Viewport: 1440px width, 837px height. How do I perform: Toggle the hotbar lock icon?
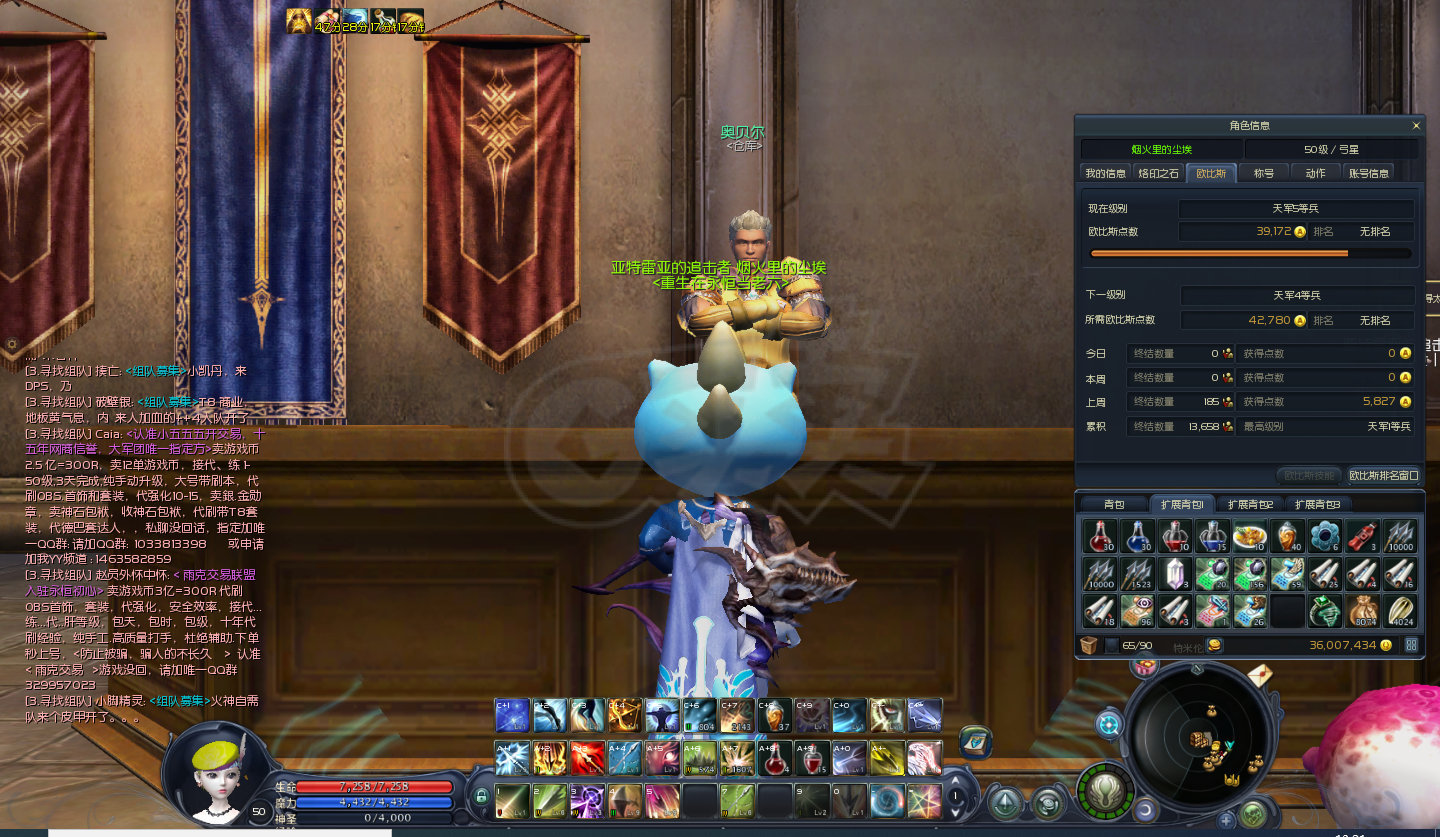[481, 797]
